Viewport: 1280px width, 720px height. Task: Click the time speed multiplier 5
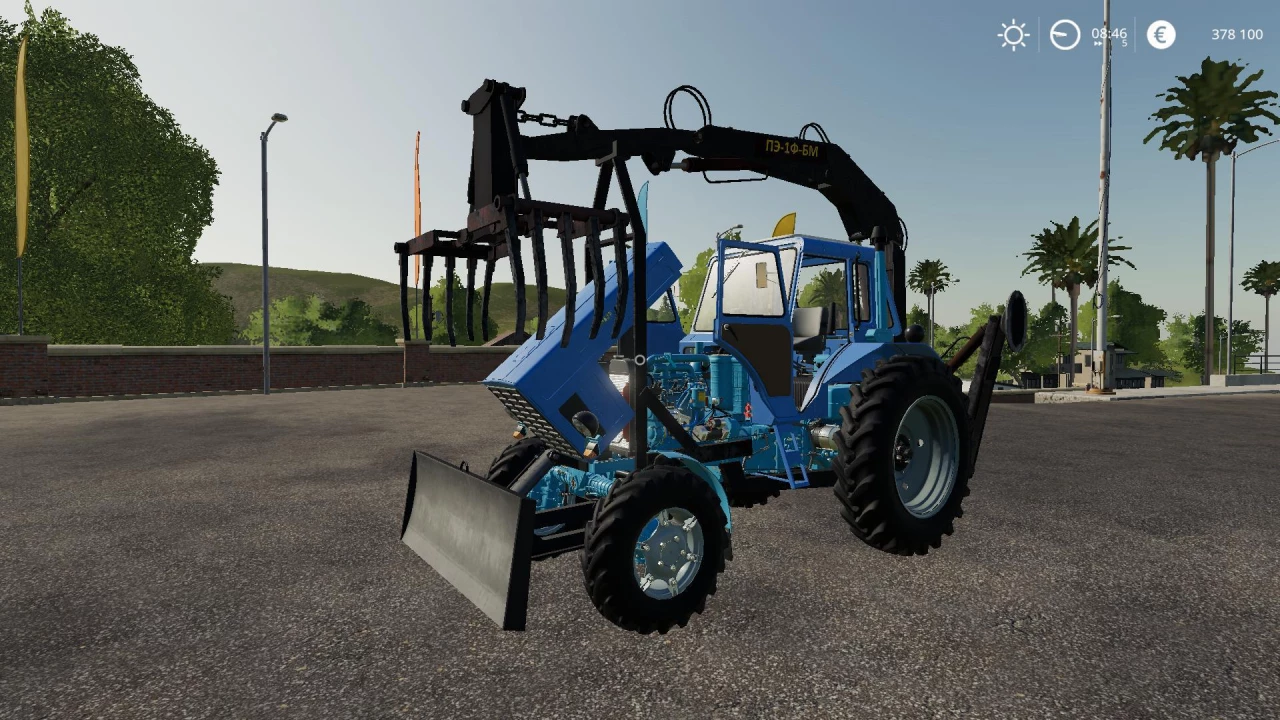(1124, 44)
